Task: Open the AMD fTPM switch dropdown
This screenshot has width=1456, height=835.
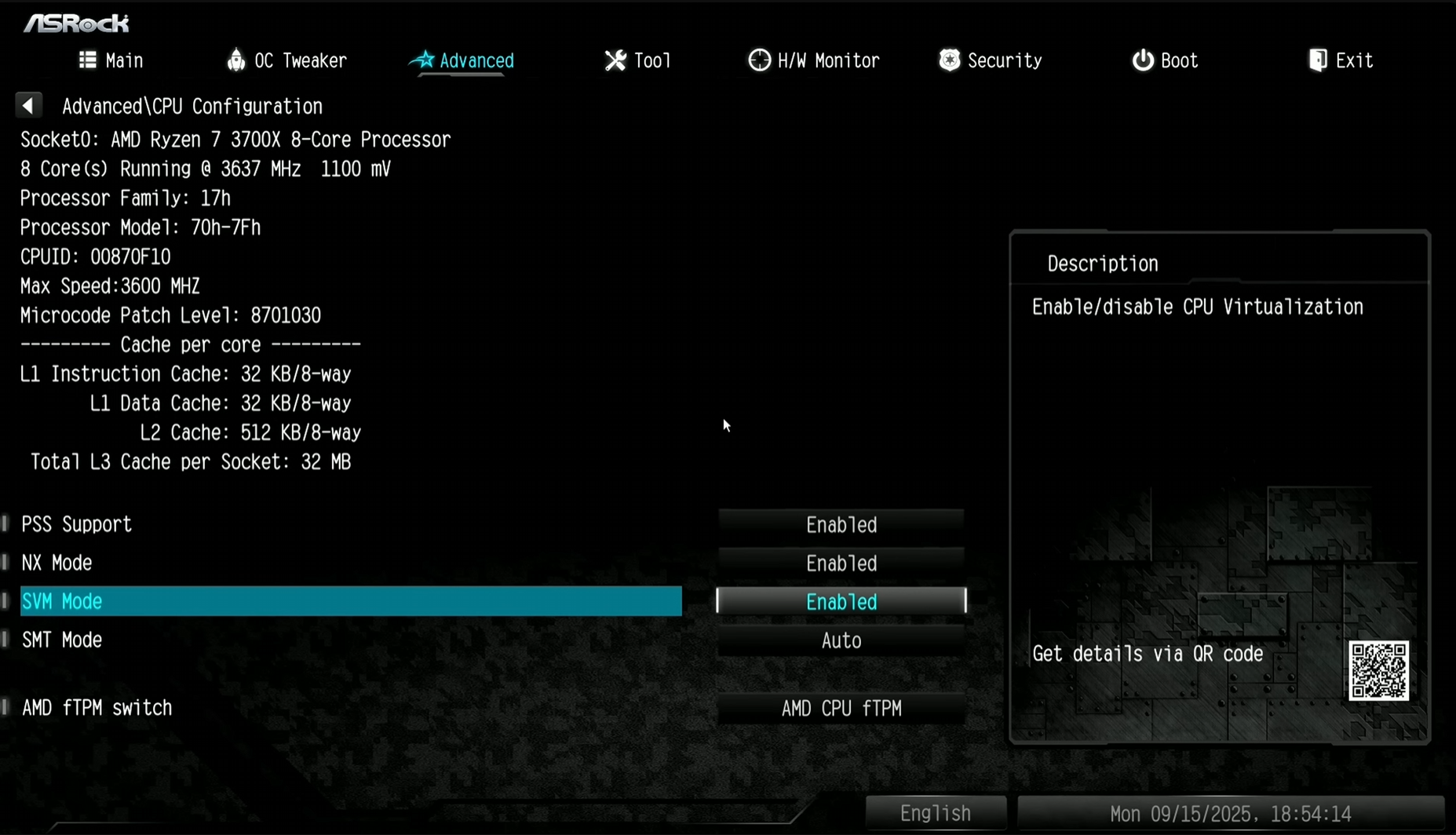Action: click(x=841, y=708)
